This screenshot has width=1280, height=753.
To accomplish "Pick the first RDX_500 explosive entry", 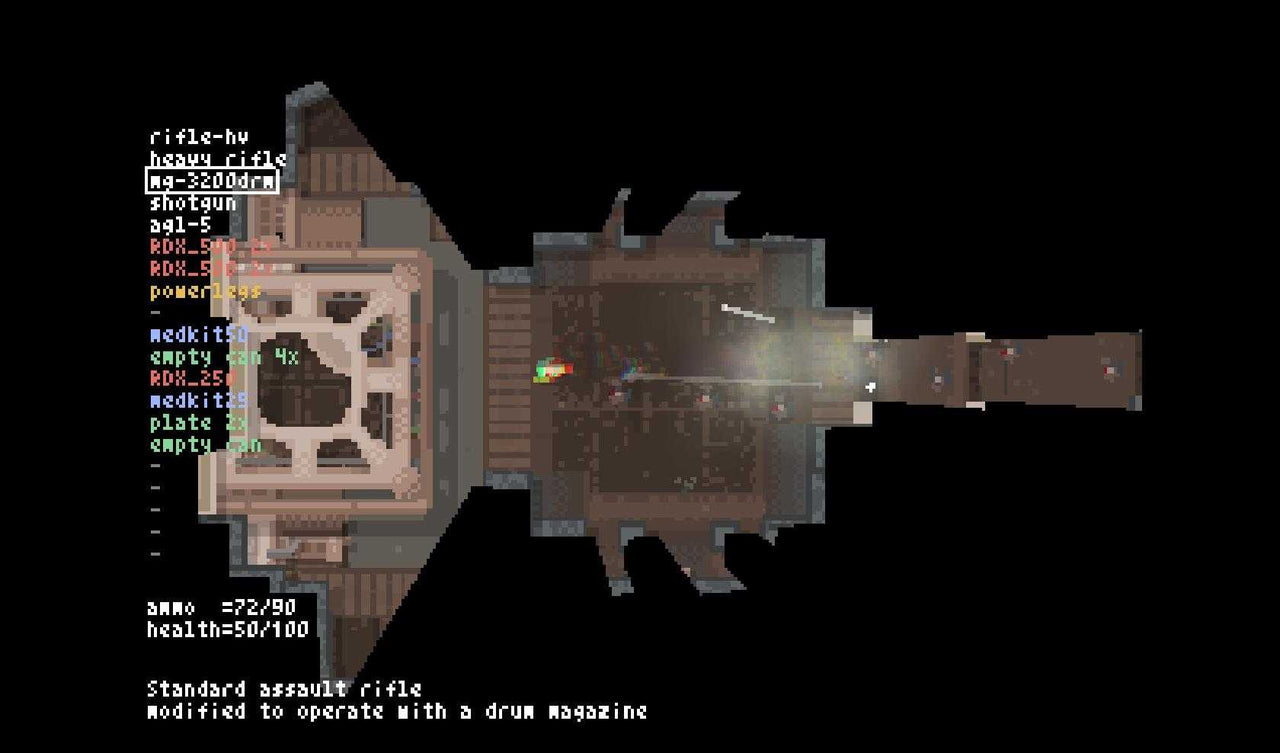I will pos(190,247).
